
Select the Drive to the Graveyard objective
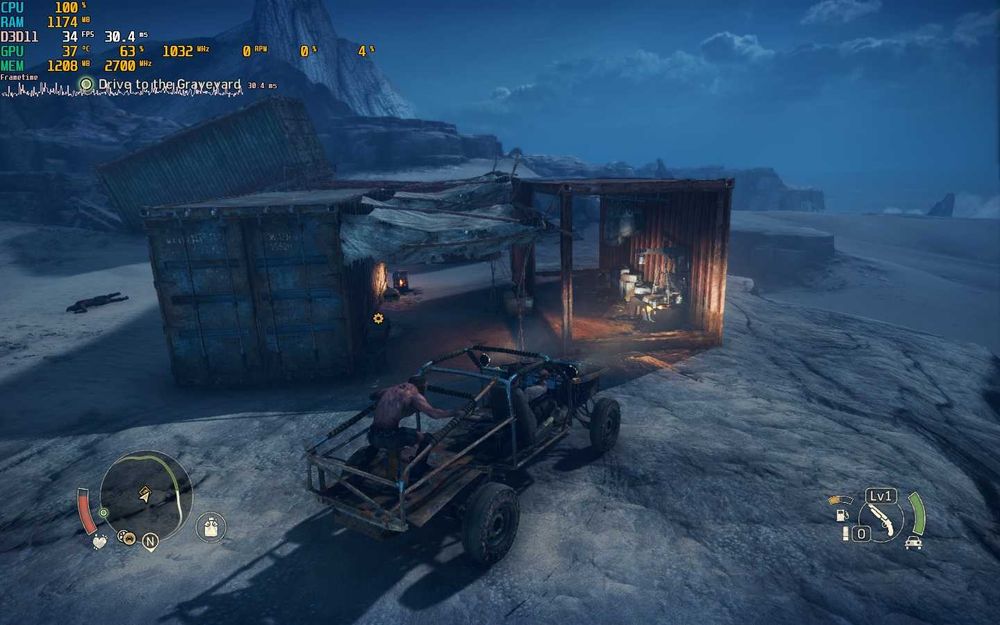coord(169,85)
